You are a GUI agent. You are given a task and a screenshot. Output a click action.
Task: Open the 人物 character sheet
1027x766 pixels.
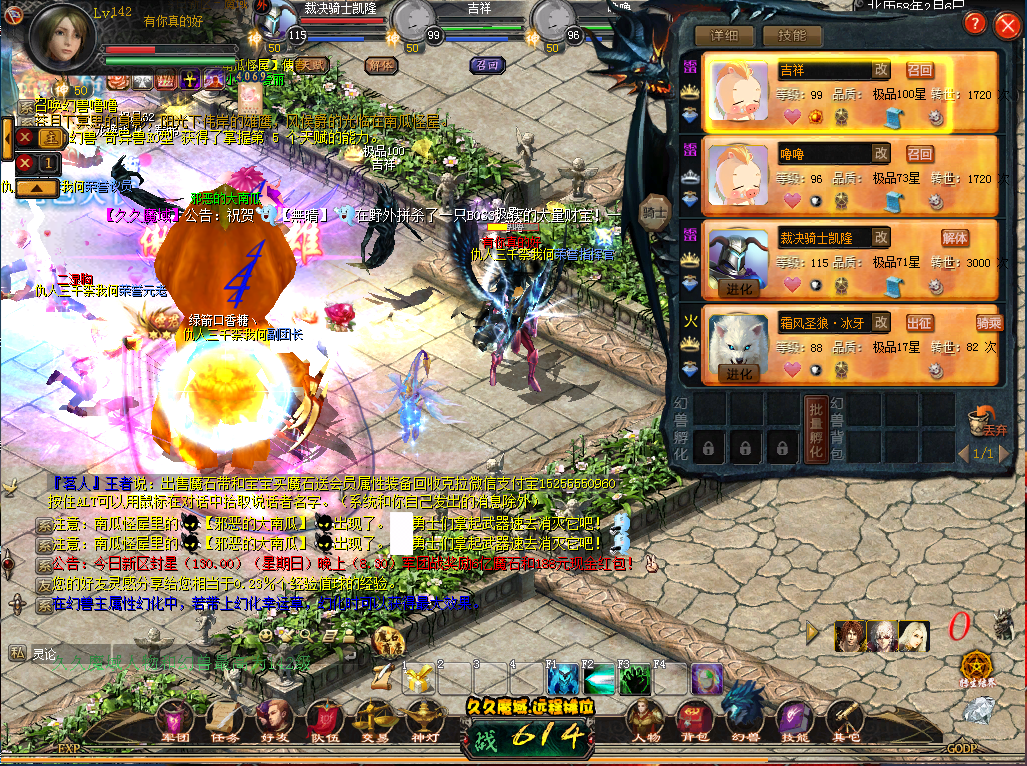click(645, 720)
